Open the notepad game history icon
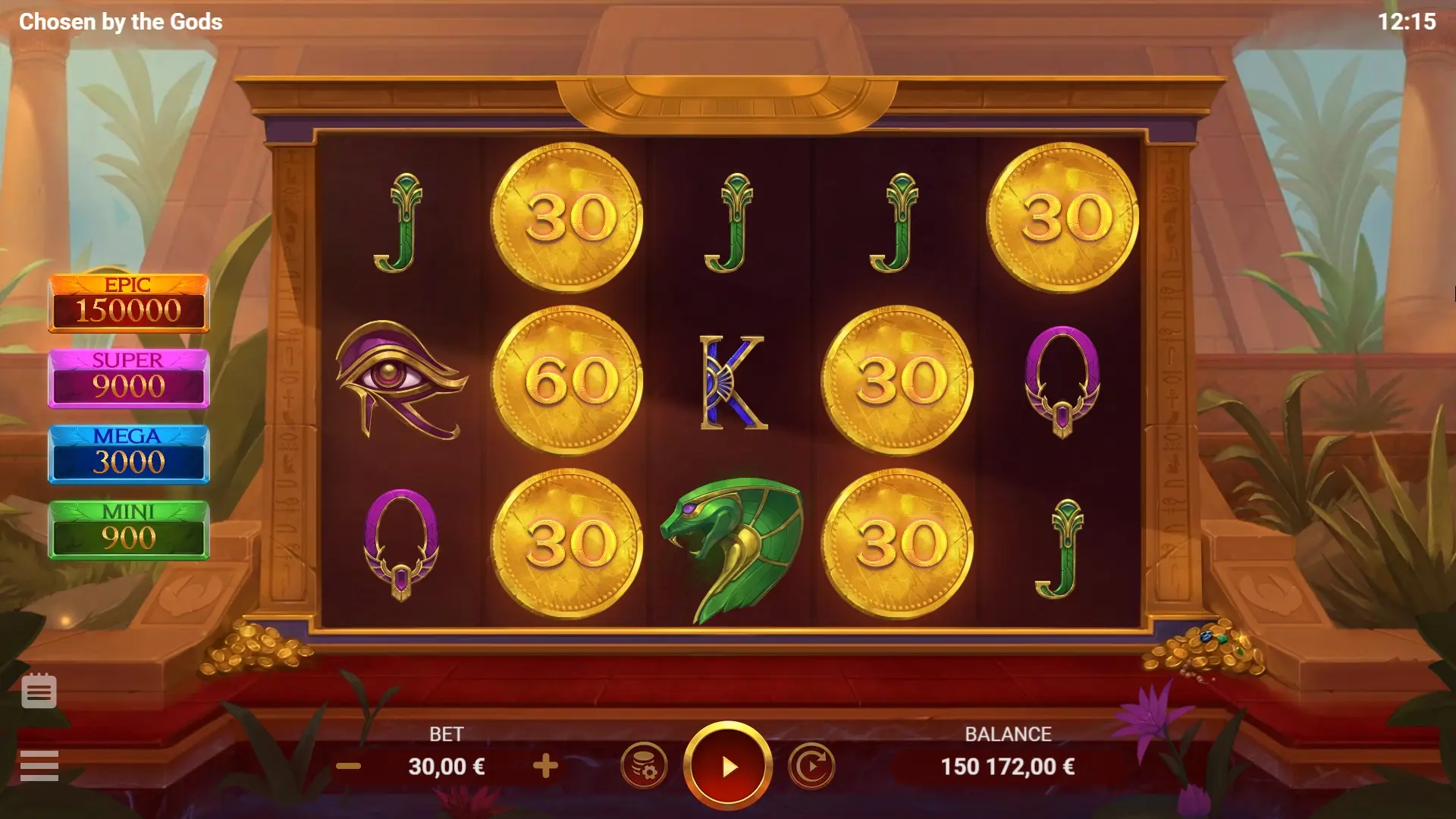 (39, 691)
